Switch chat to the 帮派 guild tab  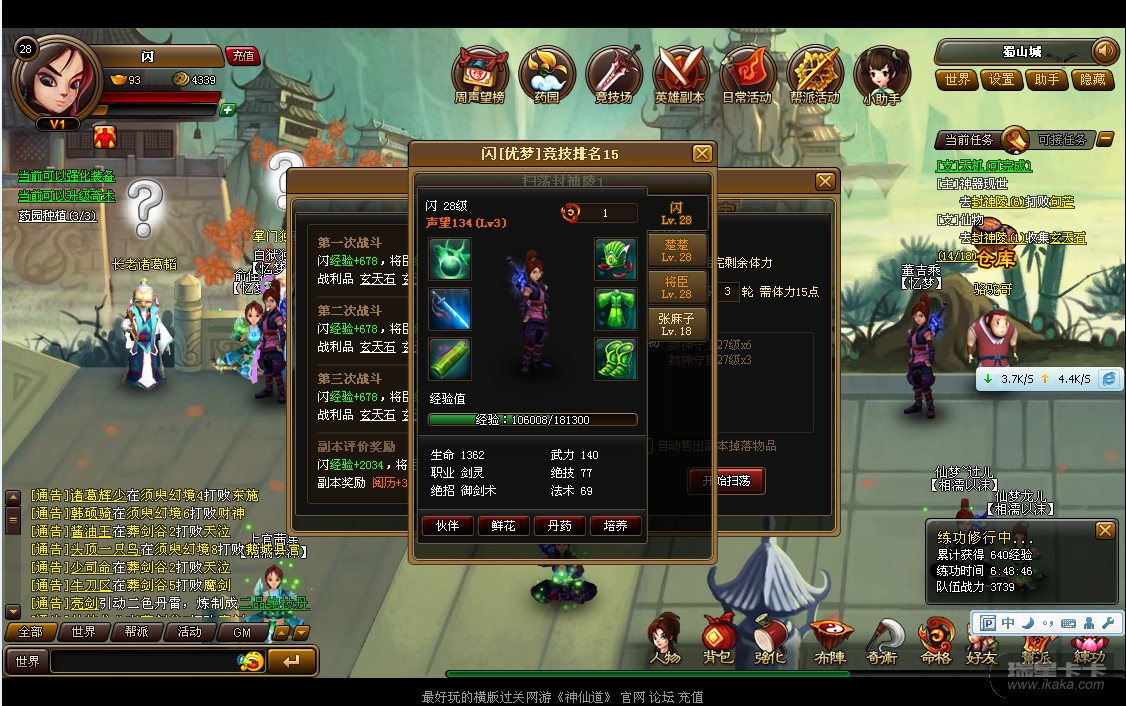pos(136,632)
